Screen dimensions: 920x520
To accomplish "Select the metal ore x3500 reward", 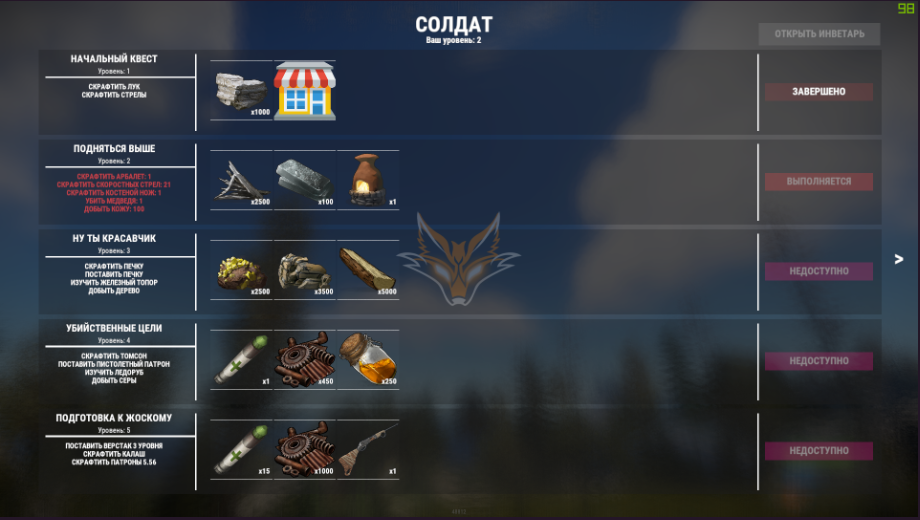I will click(x=305, y=270).
